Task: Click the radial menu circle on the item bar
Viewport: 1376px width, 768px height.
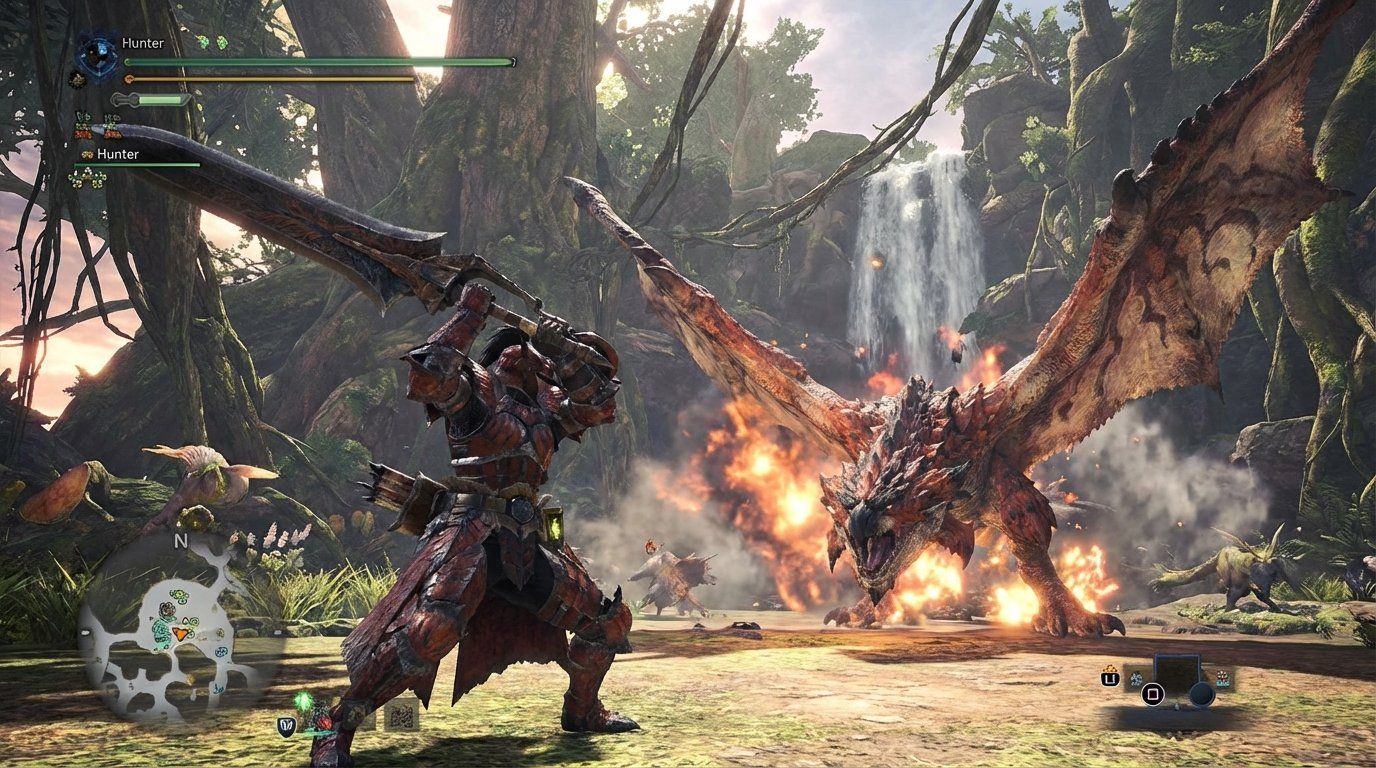Action: [1201, 693]
